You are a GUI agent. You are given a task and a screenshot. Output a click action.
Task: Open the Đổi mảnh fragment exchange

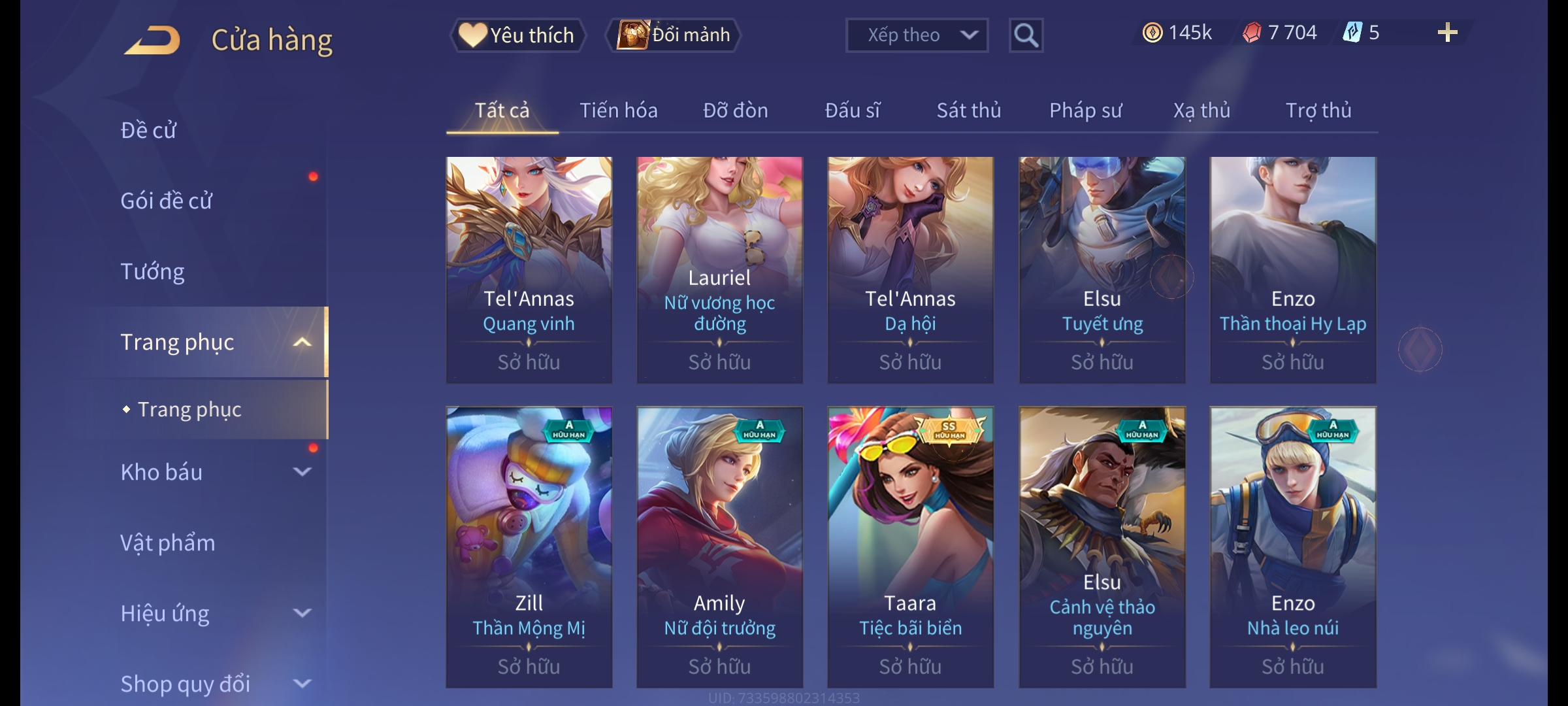674,35
